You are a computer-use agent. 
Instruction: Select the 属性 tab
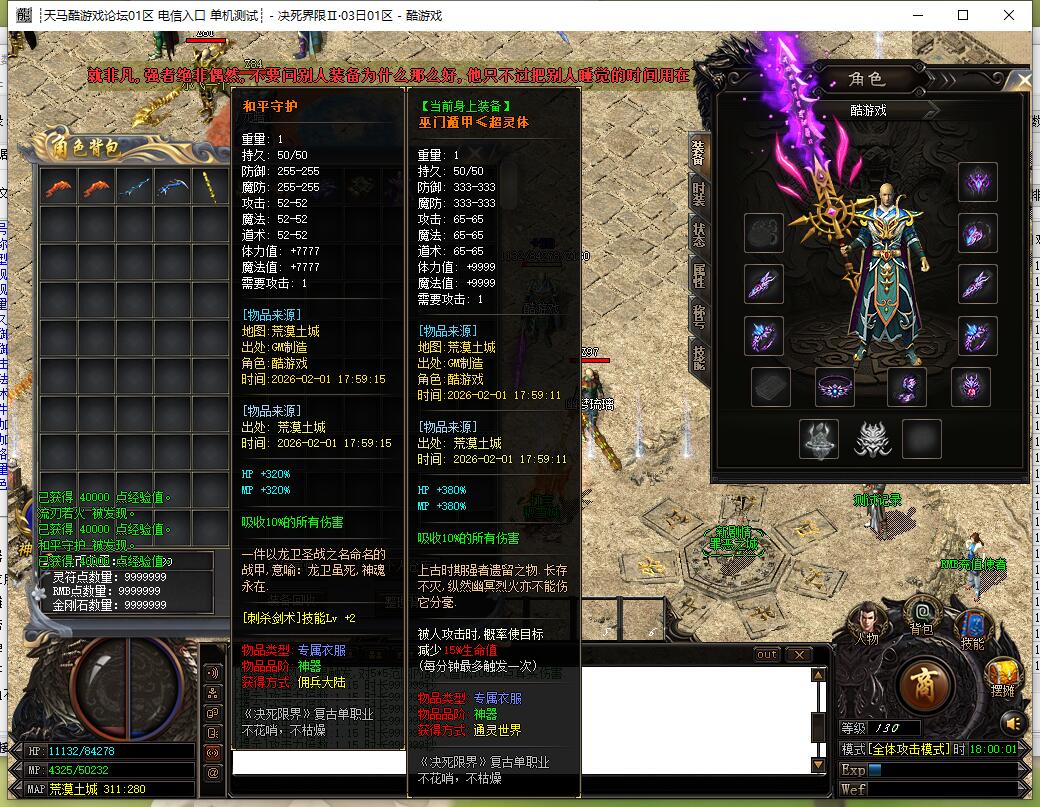[699, 275]
